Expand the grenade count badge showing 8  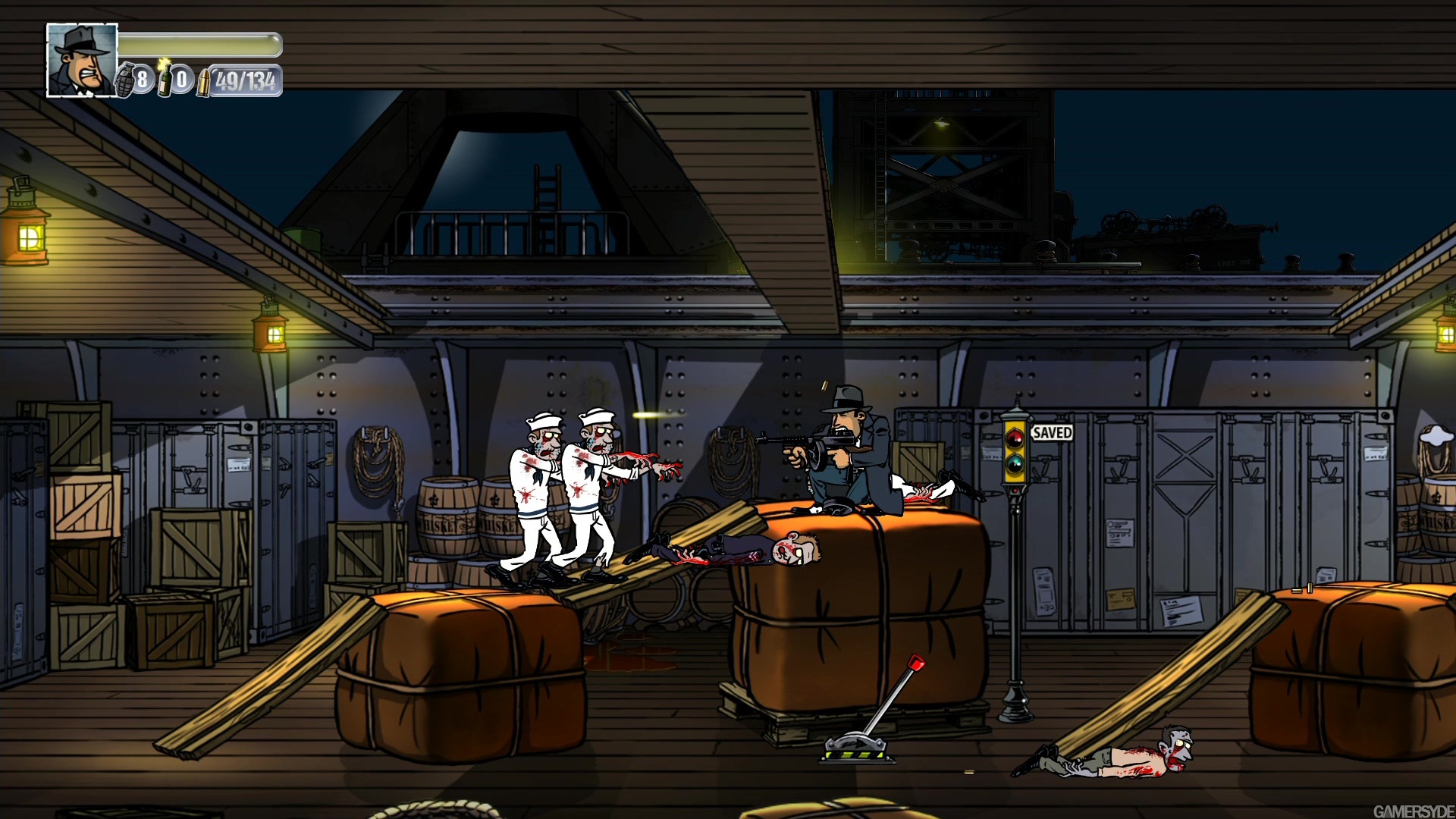click(x=143, y=80)
